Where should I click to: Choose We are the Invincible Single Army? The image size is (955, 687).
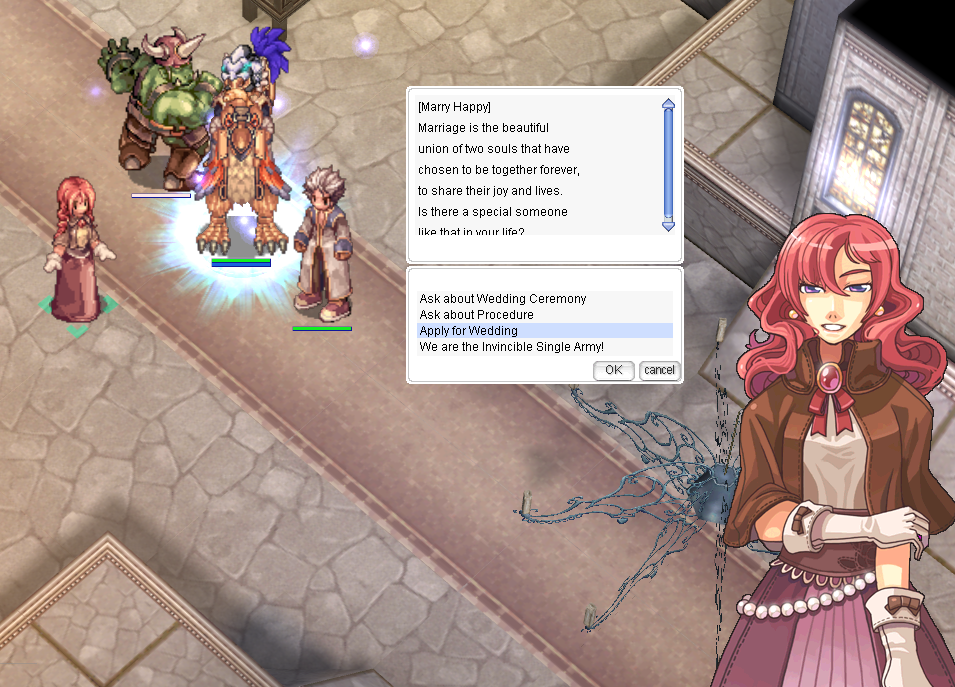pos(511,347)
